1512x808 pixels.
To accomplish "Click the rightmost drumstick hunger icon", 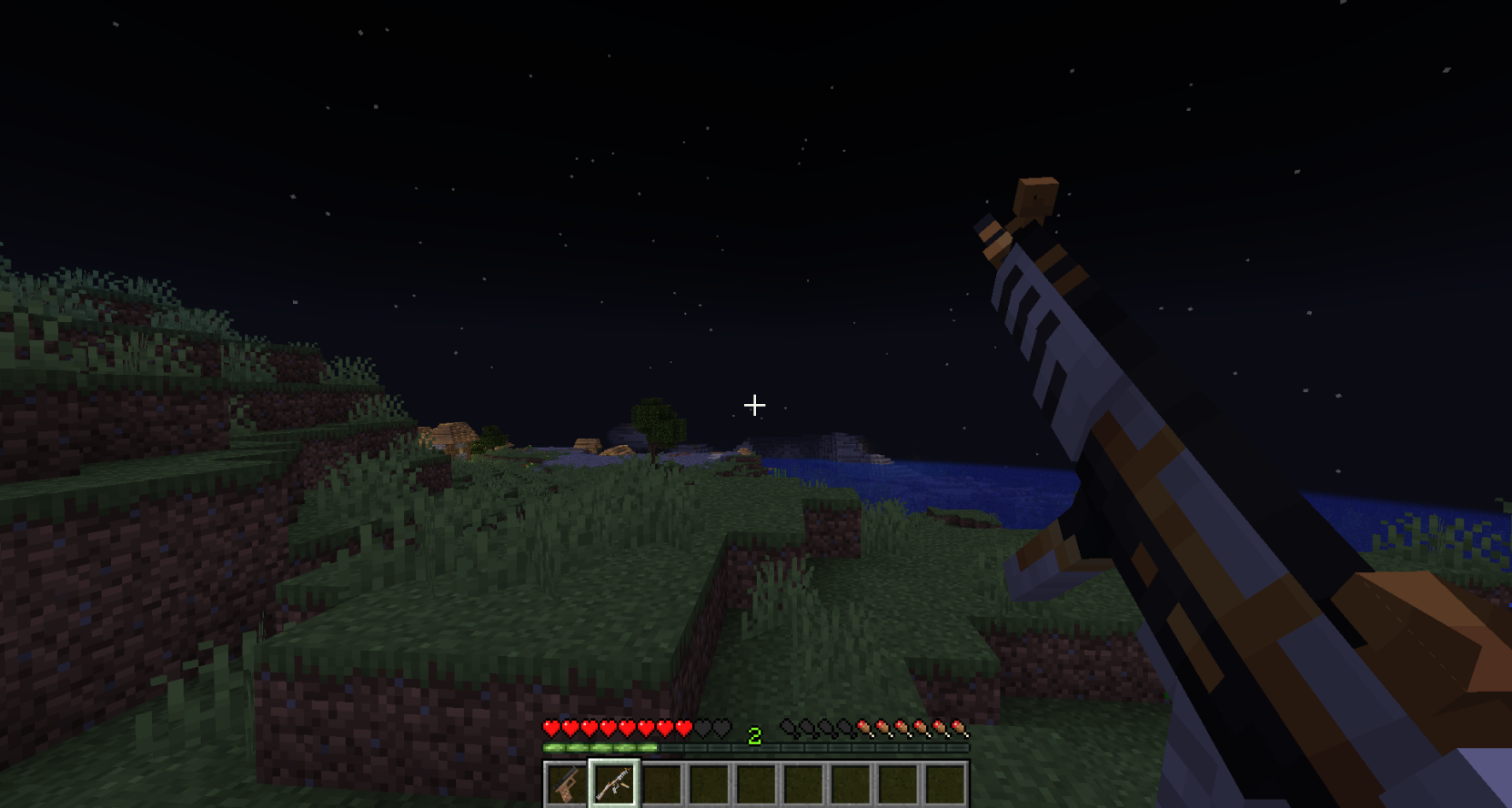I will click(960, 728).
